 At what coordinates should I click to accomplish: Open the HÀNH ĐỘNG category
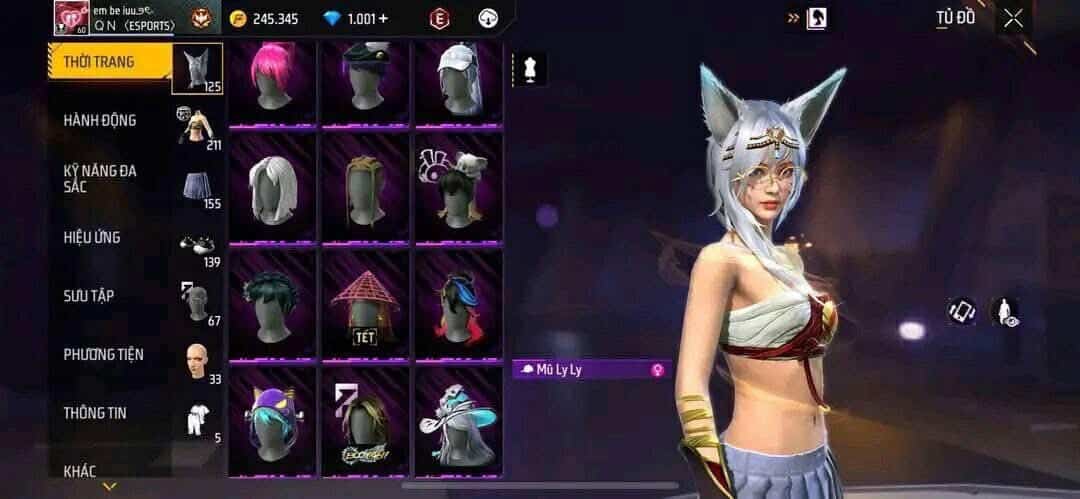[x=100, y=120]
